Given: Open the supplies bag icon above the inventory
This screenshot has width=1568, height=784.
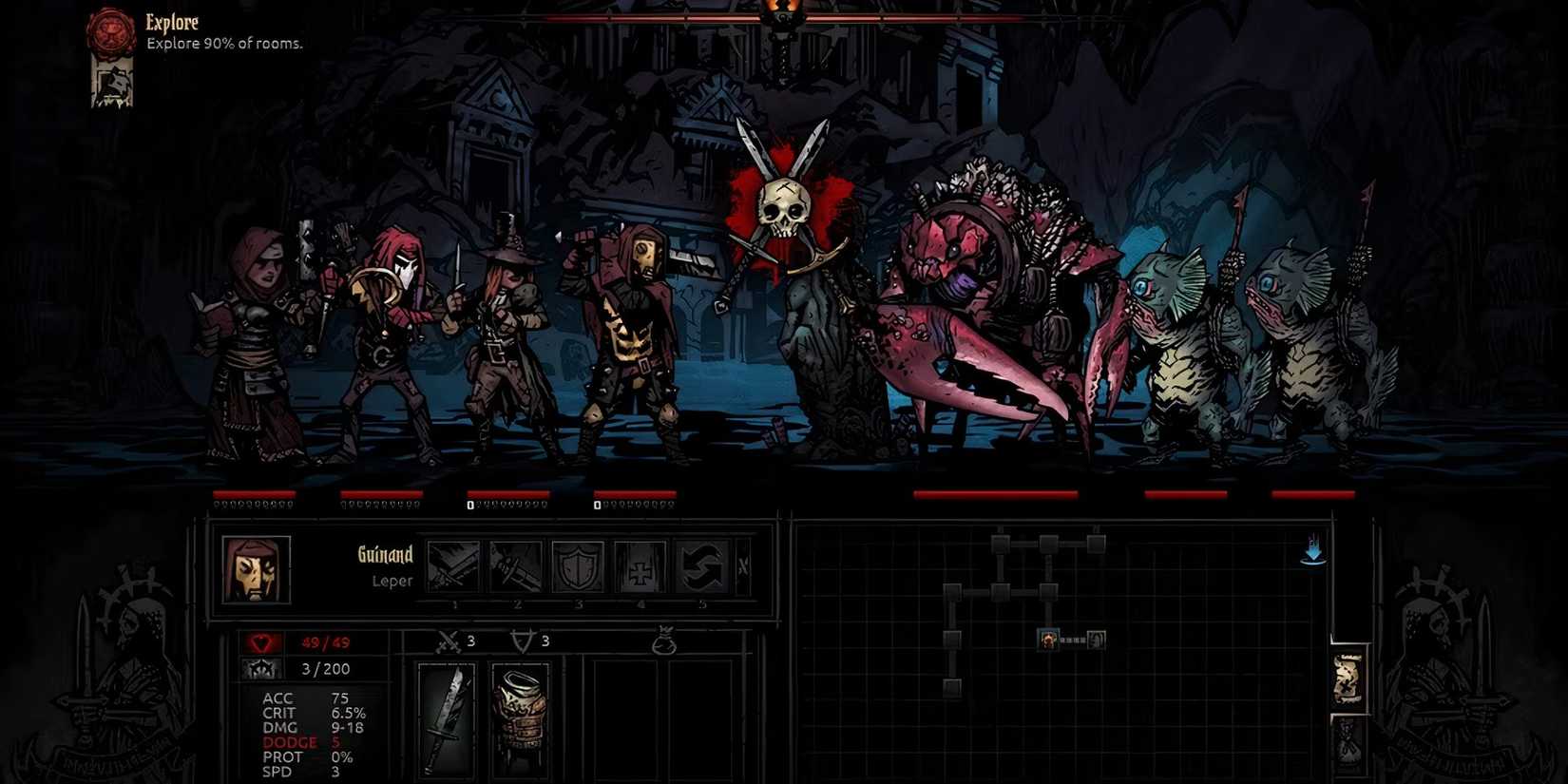Looking at the screenshot, I should [665, 642].
